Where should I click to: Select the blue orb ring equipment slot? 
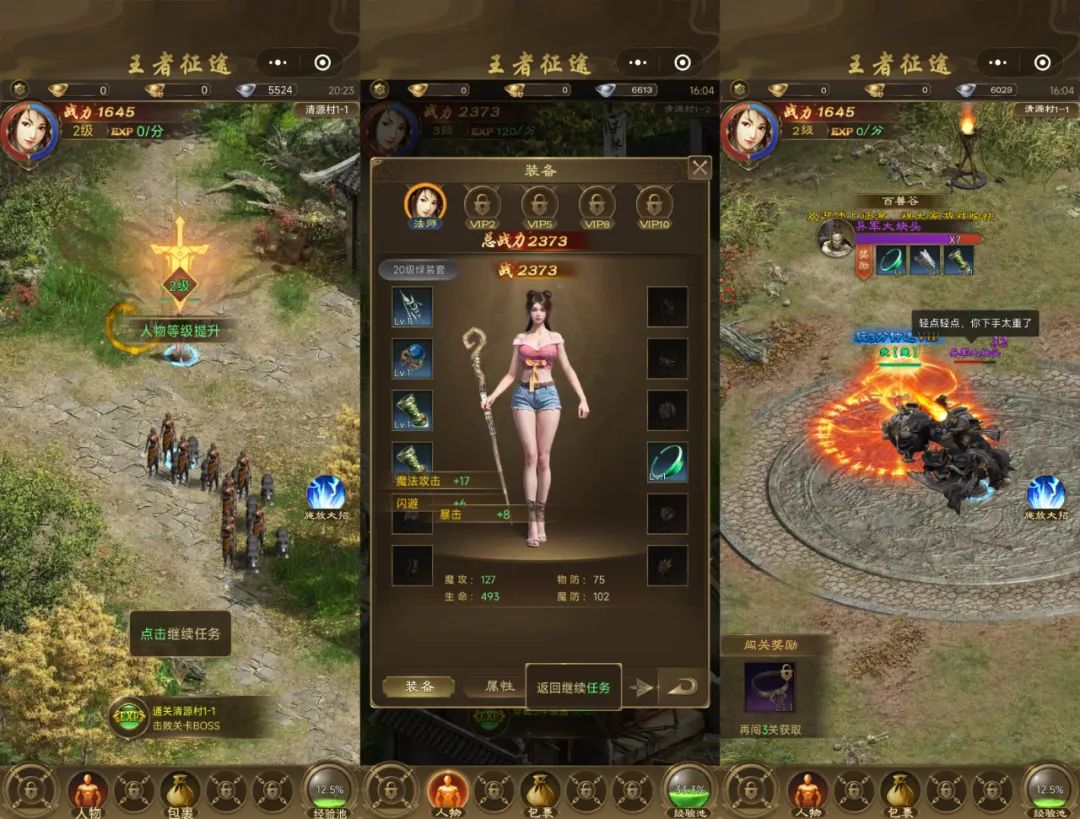coord(412,359)
